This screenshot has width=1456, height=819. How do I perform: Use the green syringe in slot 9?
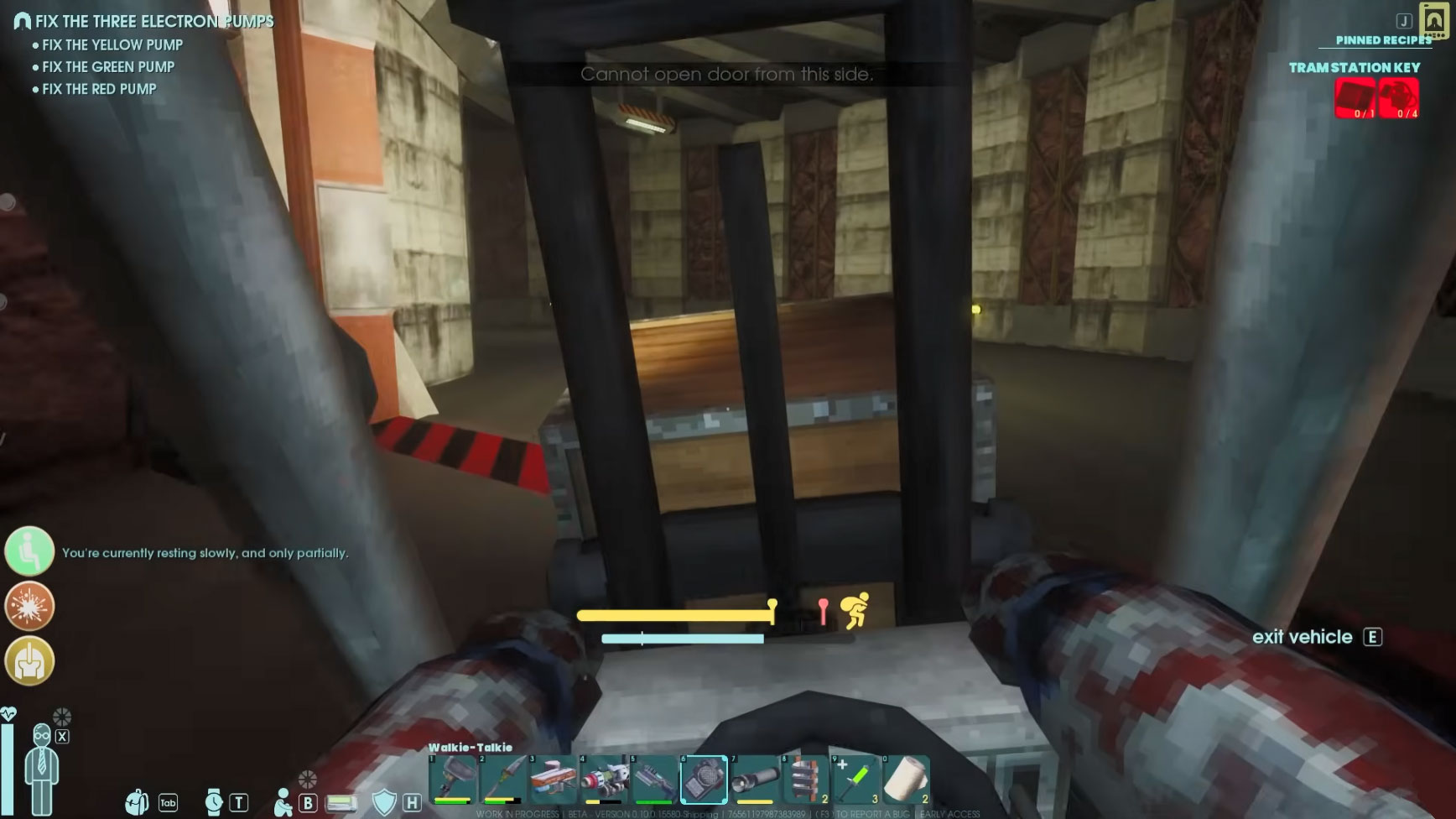coord(855,779)
